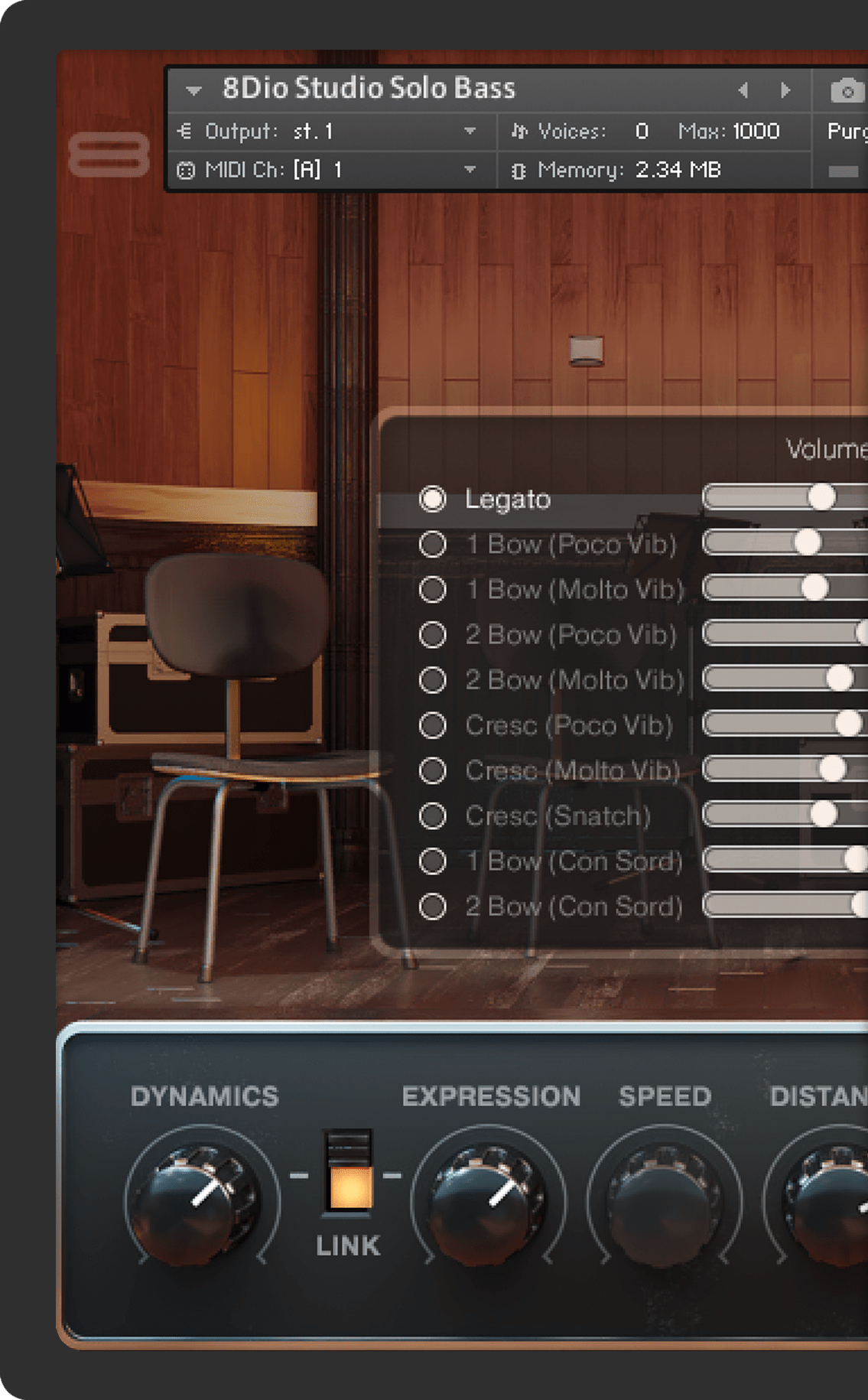Click the camera snapshot icon
The image size is (868, 1400).
click(847, 92)
